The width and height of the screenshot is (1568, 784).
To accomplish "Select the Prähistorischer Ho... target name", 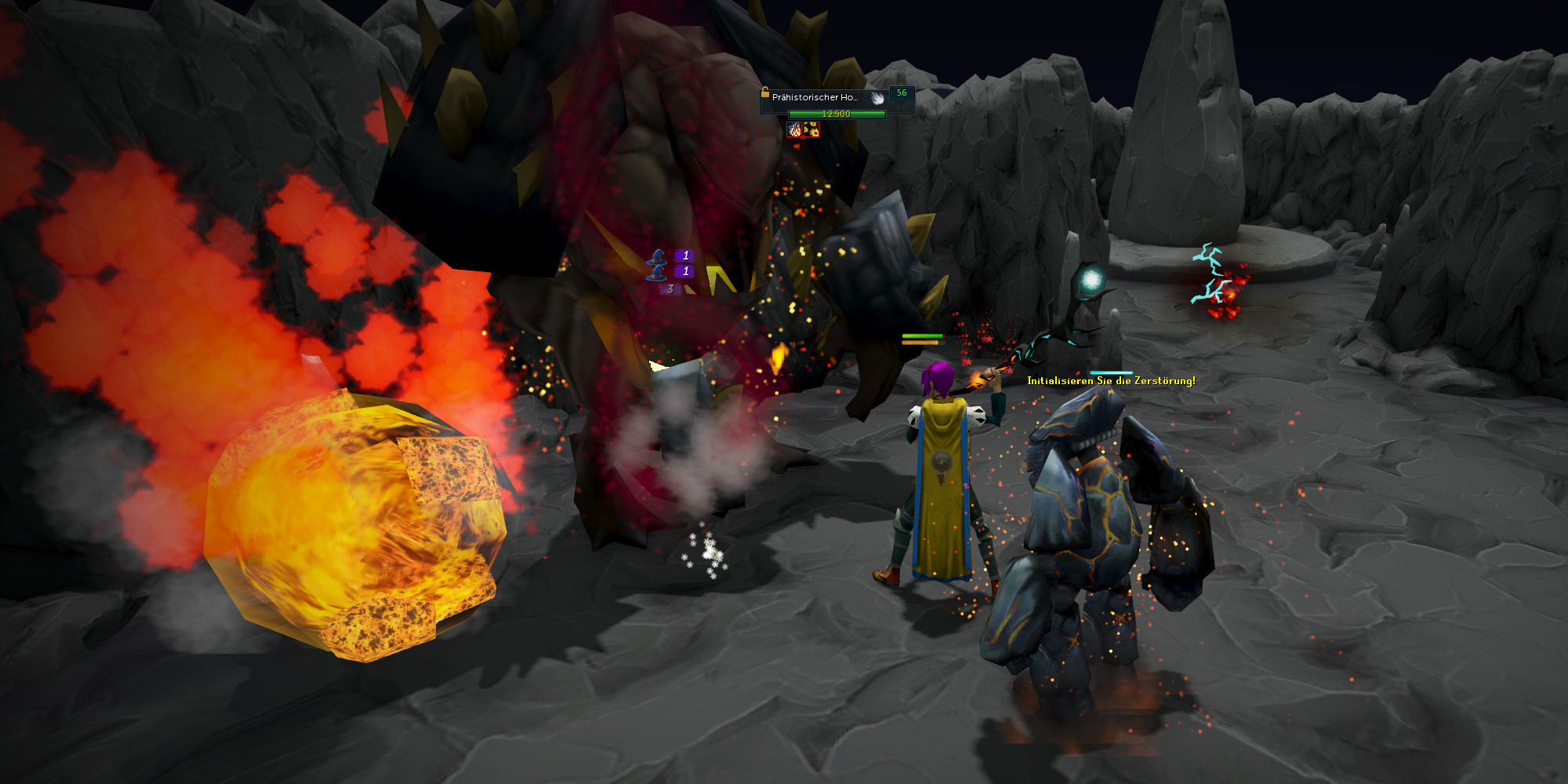I will 815,97.
